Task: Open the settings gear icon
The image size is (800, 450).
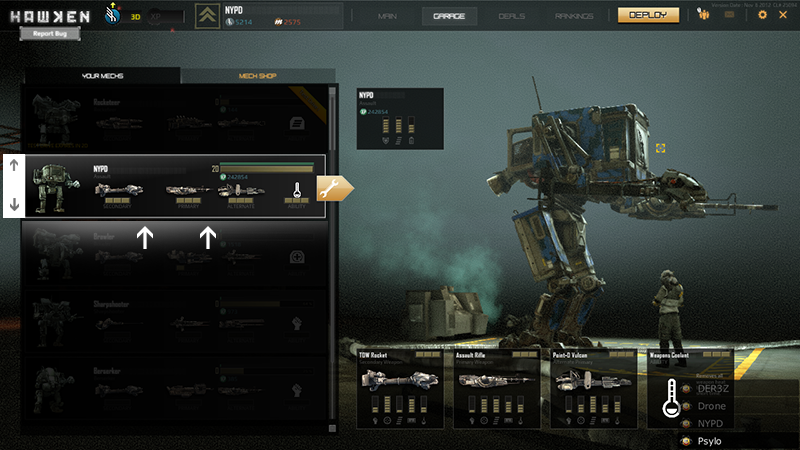Action: (x=762, y=15)
